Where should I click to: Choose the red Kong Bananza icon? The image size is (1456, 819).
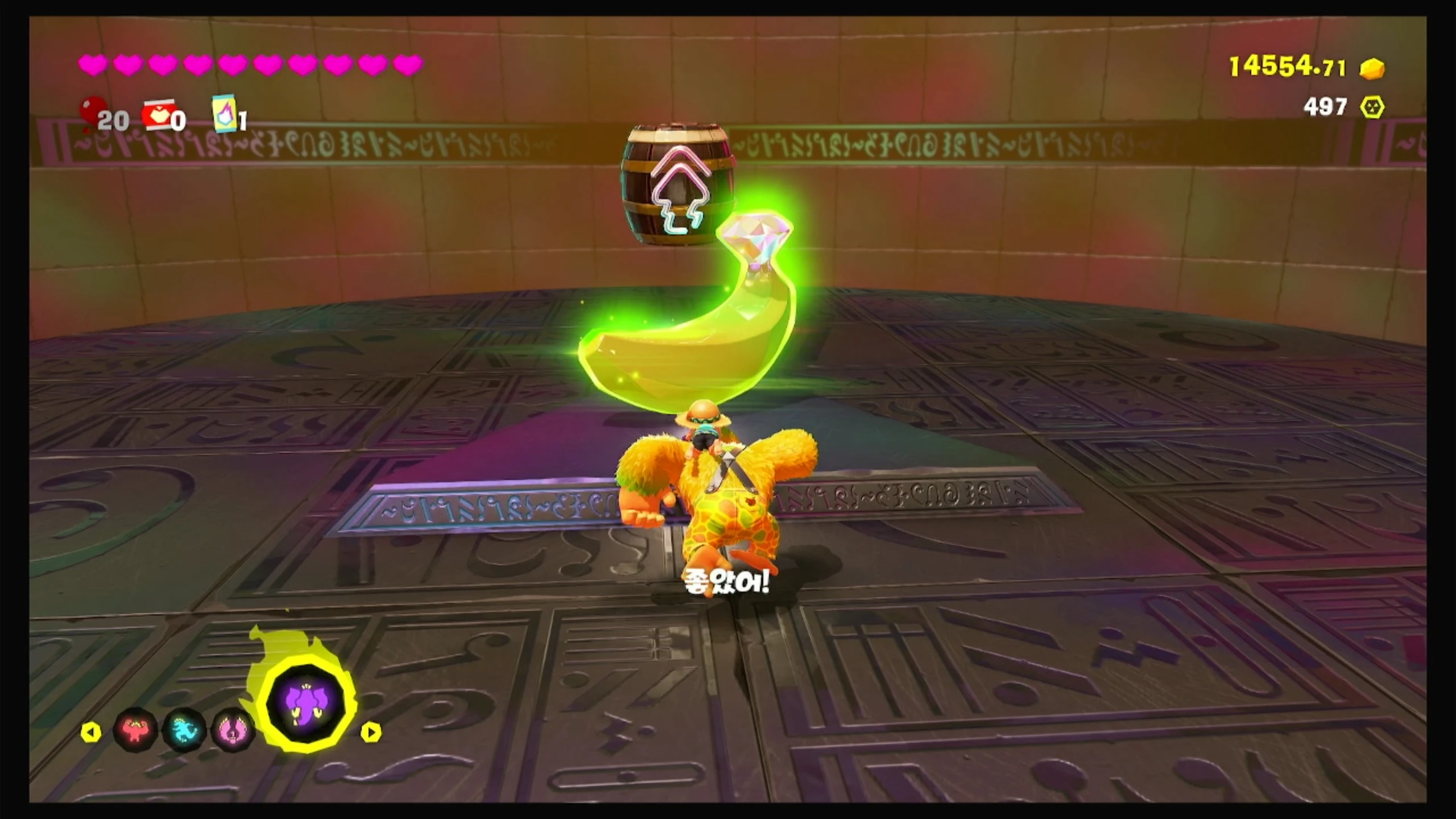135,729
